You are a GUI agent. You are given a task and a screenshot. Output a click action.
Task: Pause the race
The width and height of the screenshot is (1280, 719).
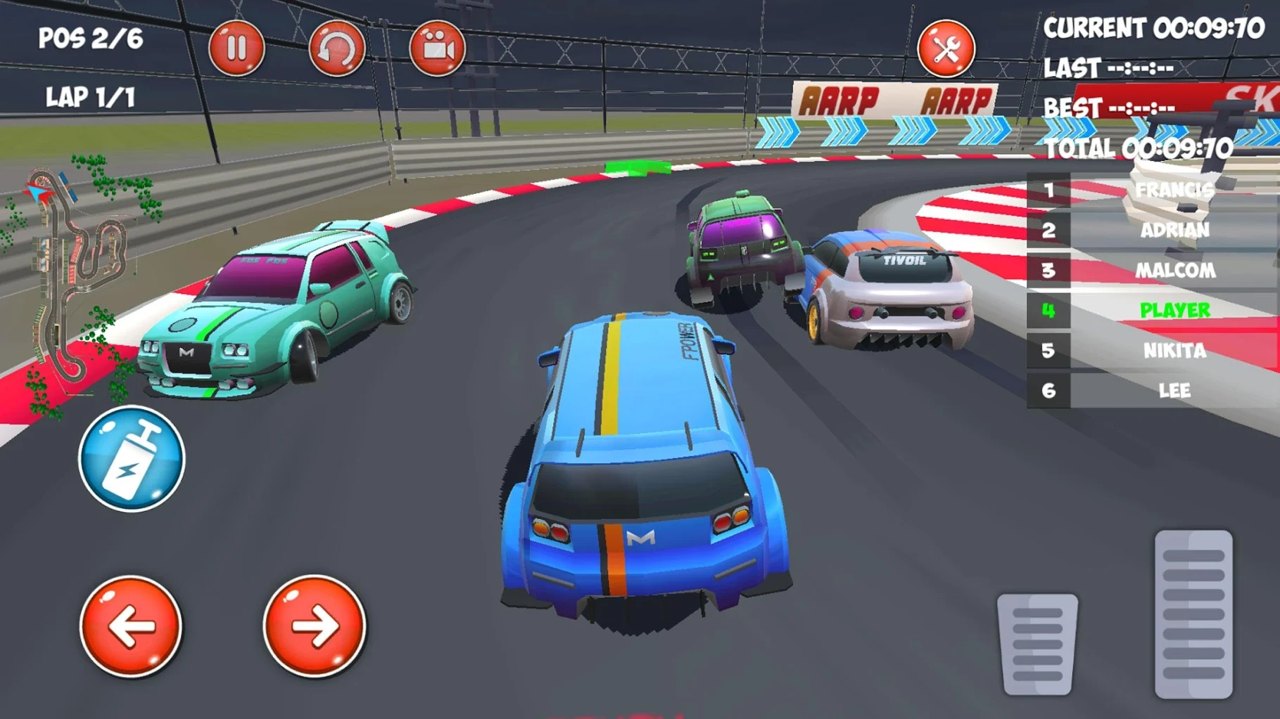(237, 48)
